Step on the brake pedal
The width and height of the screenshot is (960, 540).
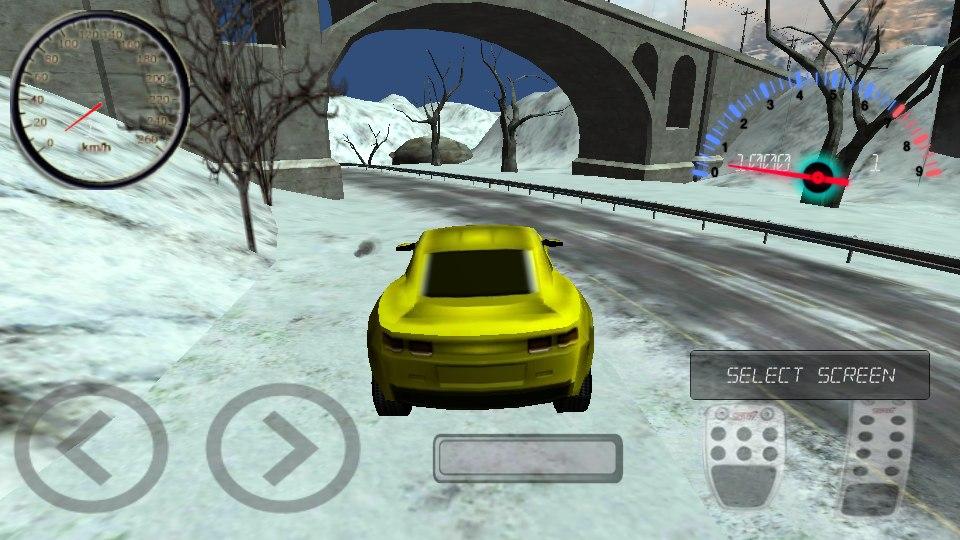point(742,456)
